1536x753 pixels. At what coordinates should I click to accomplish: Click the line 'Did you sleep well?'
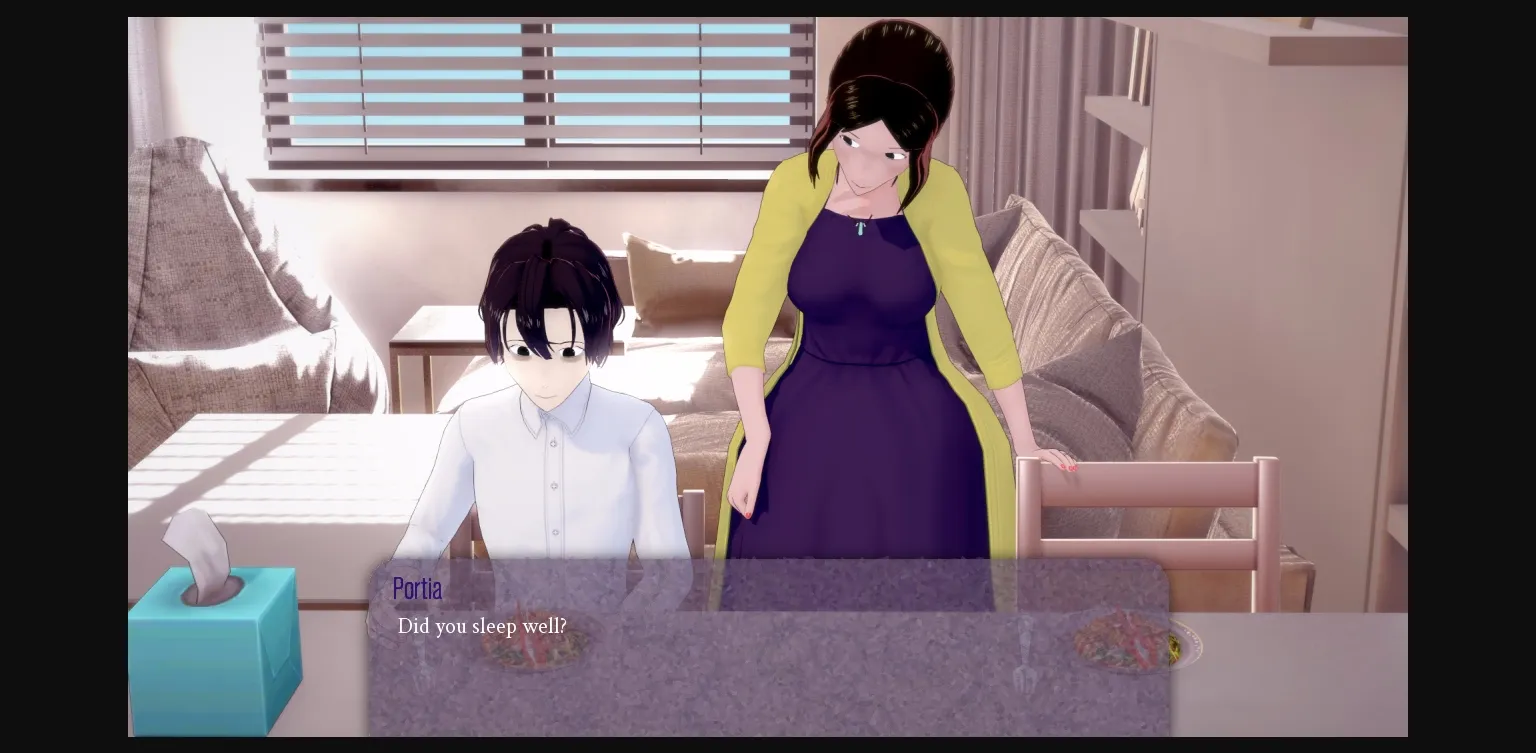(482, 626)
